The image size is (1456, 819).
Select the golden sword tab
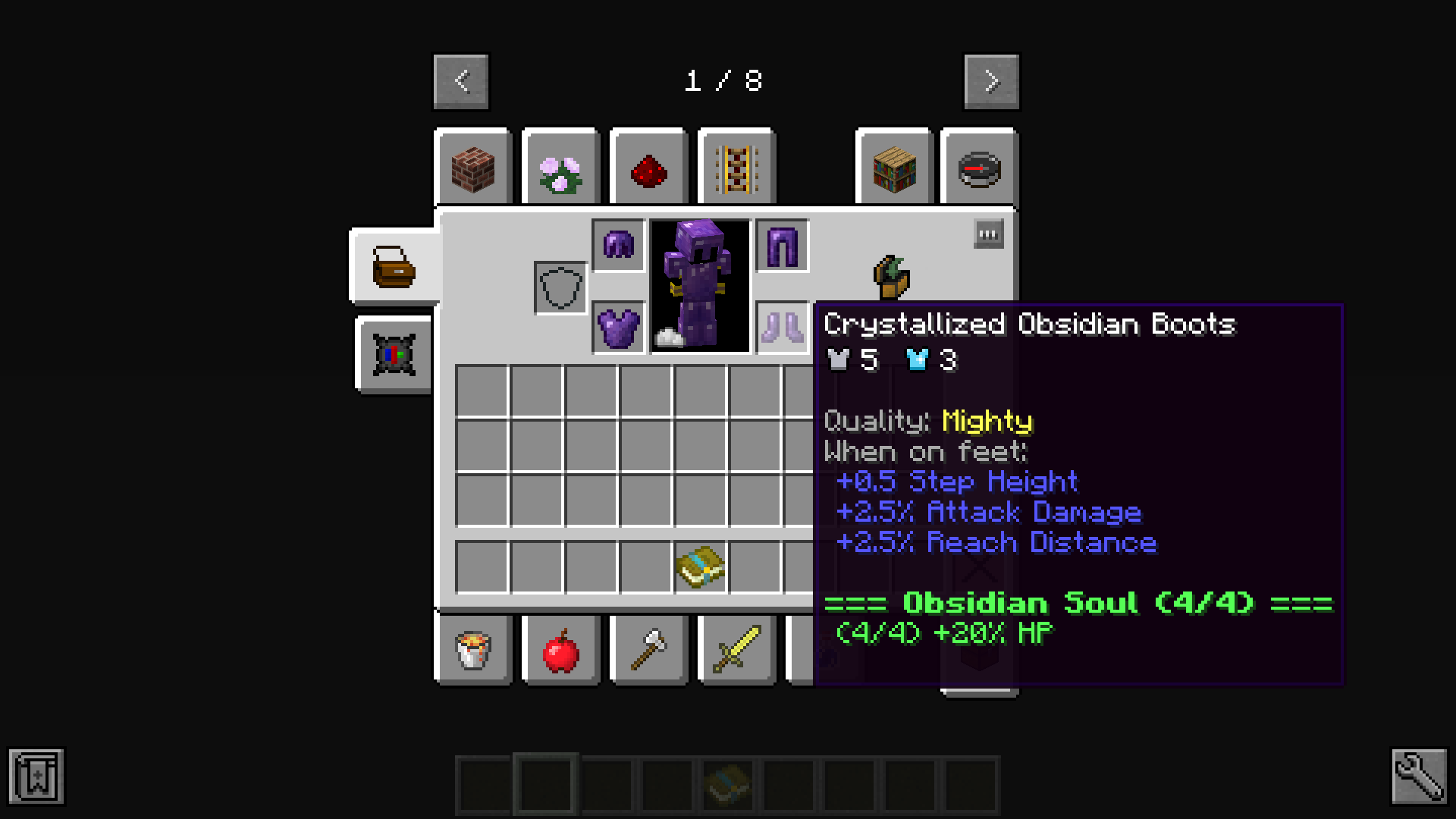coord(735,651)
